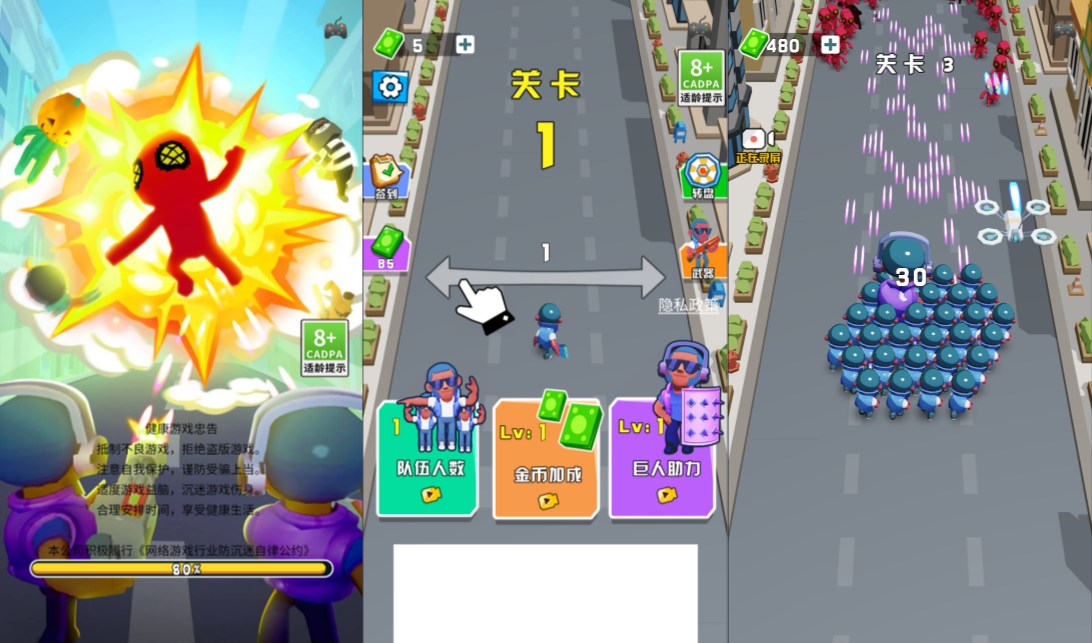The height and width of the screenshot is (643, 1092).
Task: Tap plus button beside 480 cash
Action: [x=830, y=44]
